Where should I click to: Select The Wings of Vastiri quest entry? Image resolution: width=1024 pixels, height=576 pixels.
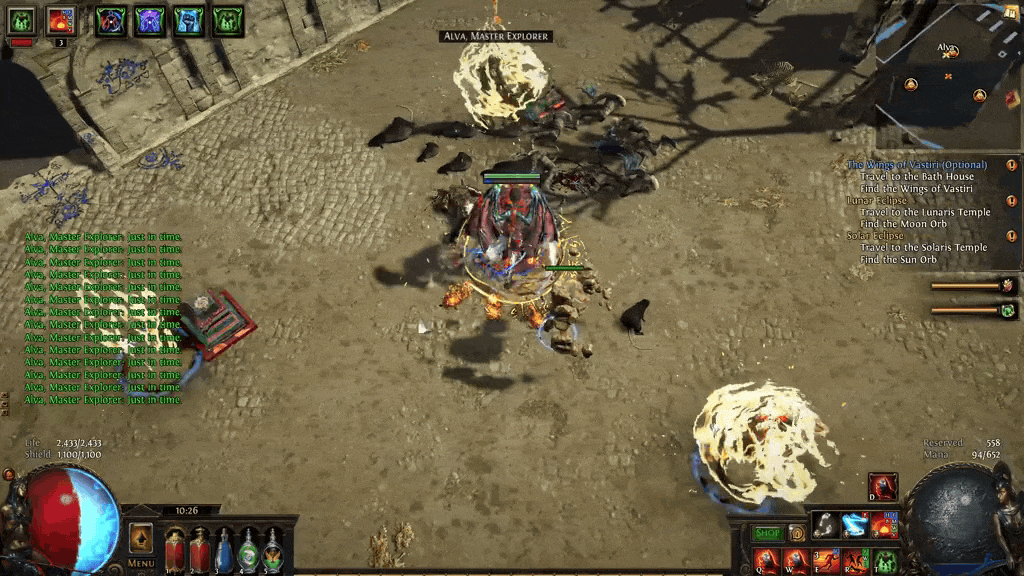click(x=917, y=165)
